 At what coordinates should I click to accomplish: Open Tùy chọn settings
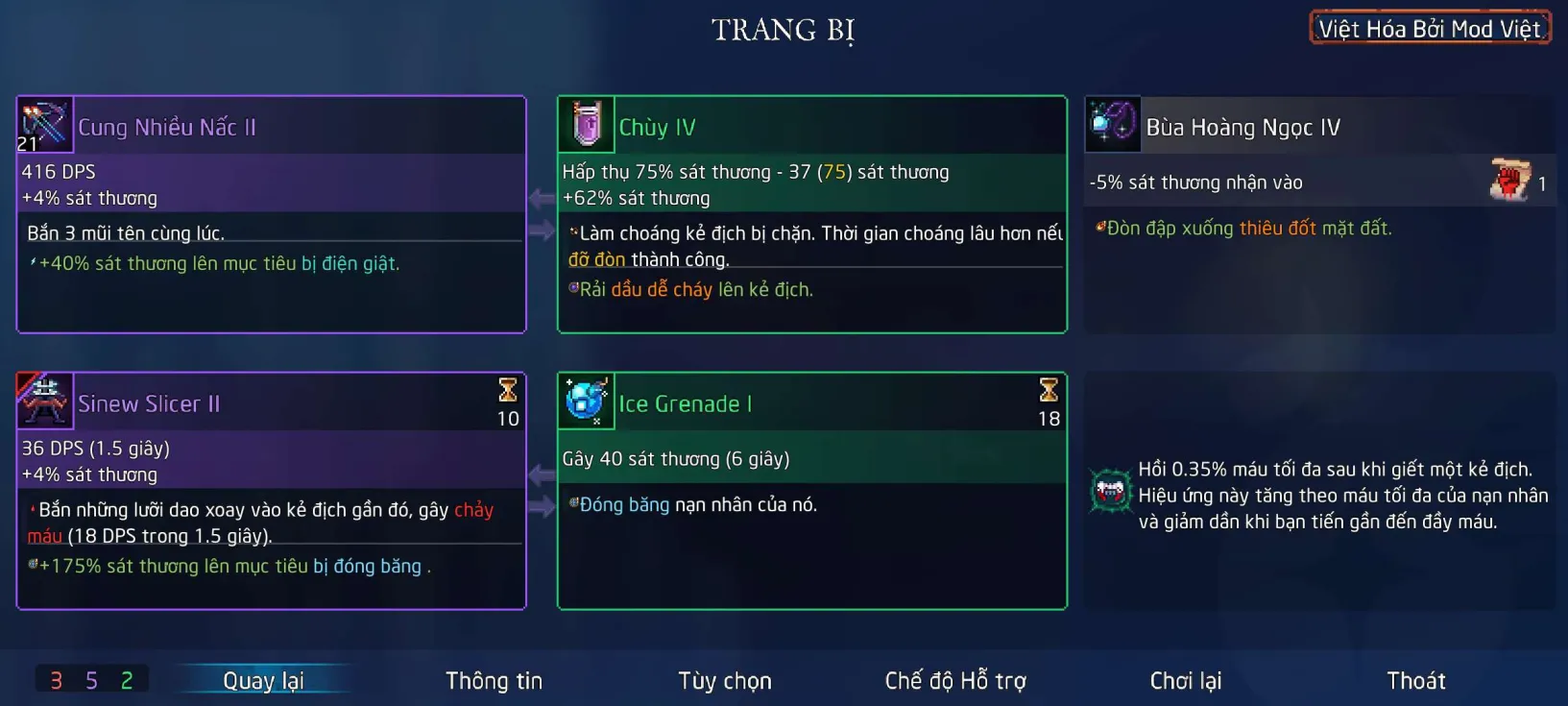724,680
